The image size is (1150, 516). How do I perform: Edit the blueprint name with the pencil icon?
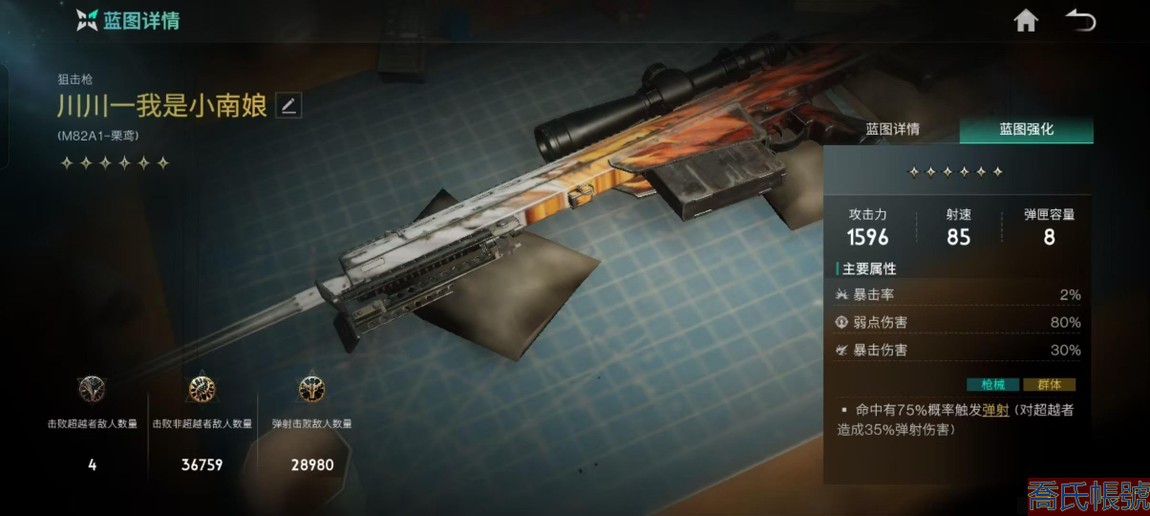[x=289, y=106]
